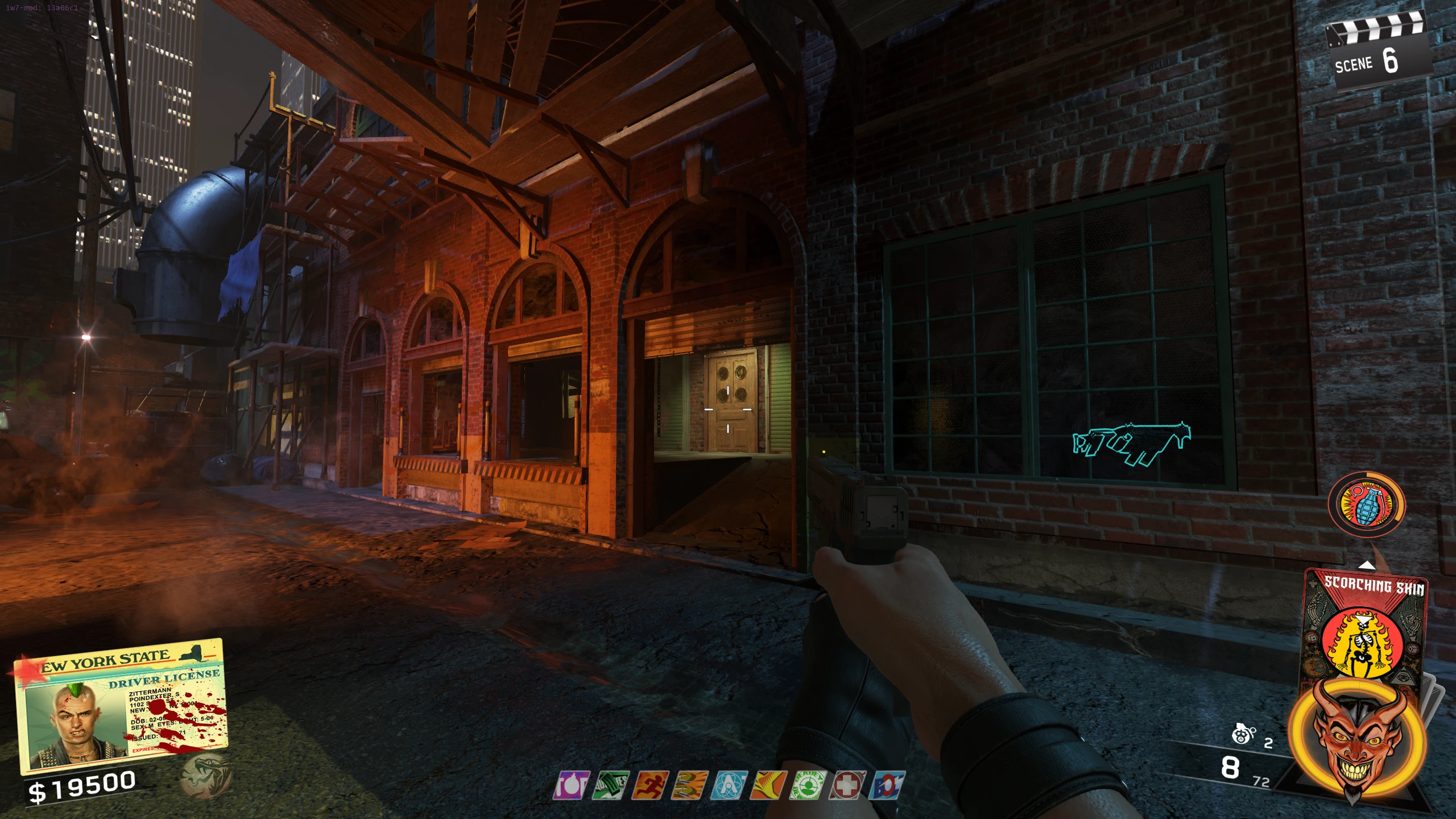This screenshot has height=819, width=1456.
Task: Click the blue atom perk icon
Action: pos(729,785)
